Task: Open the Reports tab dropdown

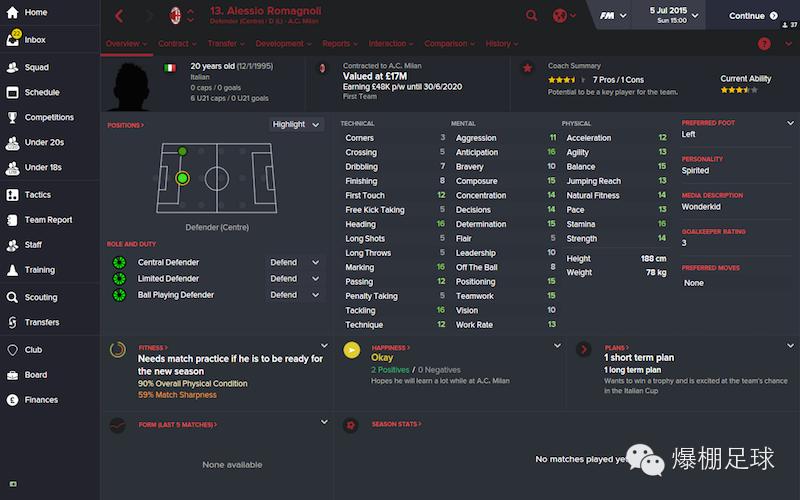Action: pyautogui.click(x=340, y=44)
